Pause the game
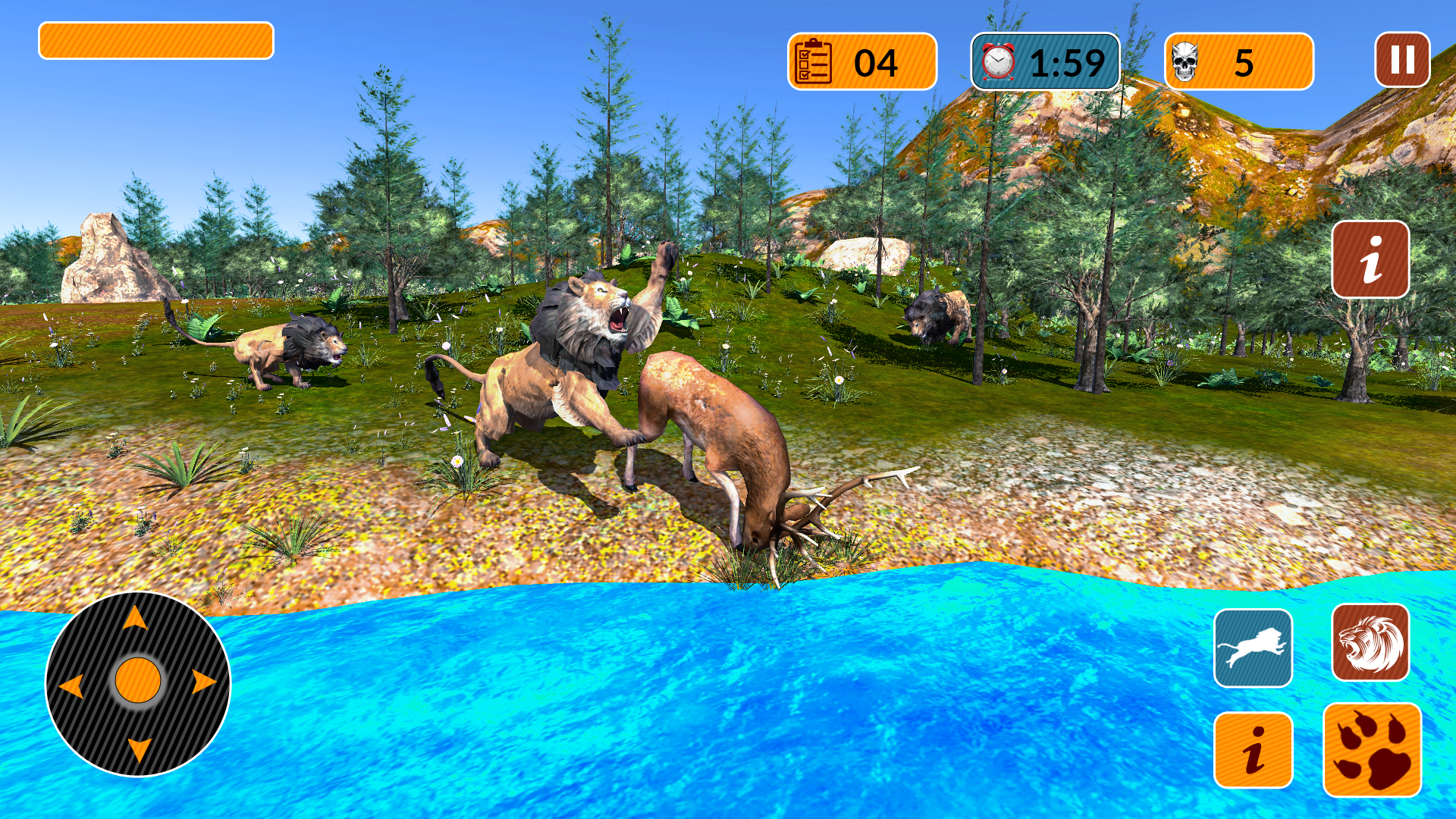Viewport: 1456px width, 819px height. tap(1401, 59)
